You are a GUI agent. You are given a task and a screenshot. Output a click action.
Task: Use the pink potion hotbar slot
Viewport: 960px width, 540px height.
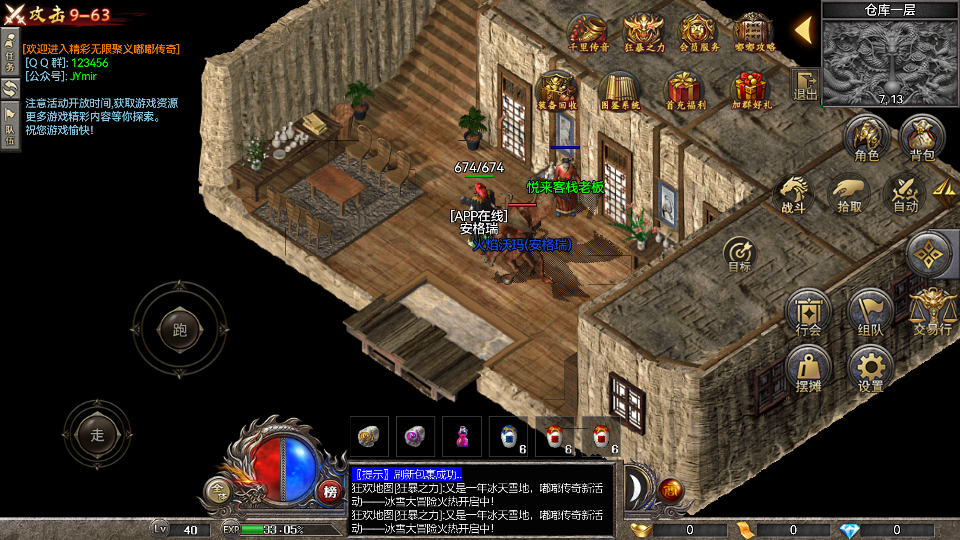462,436
